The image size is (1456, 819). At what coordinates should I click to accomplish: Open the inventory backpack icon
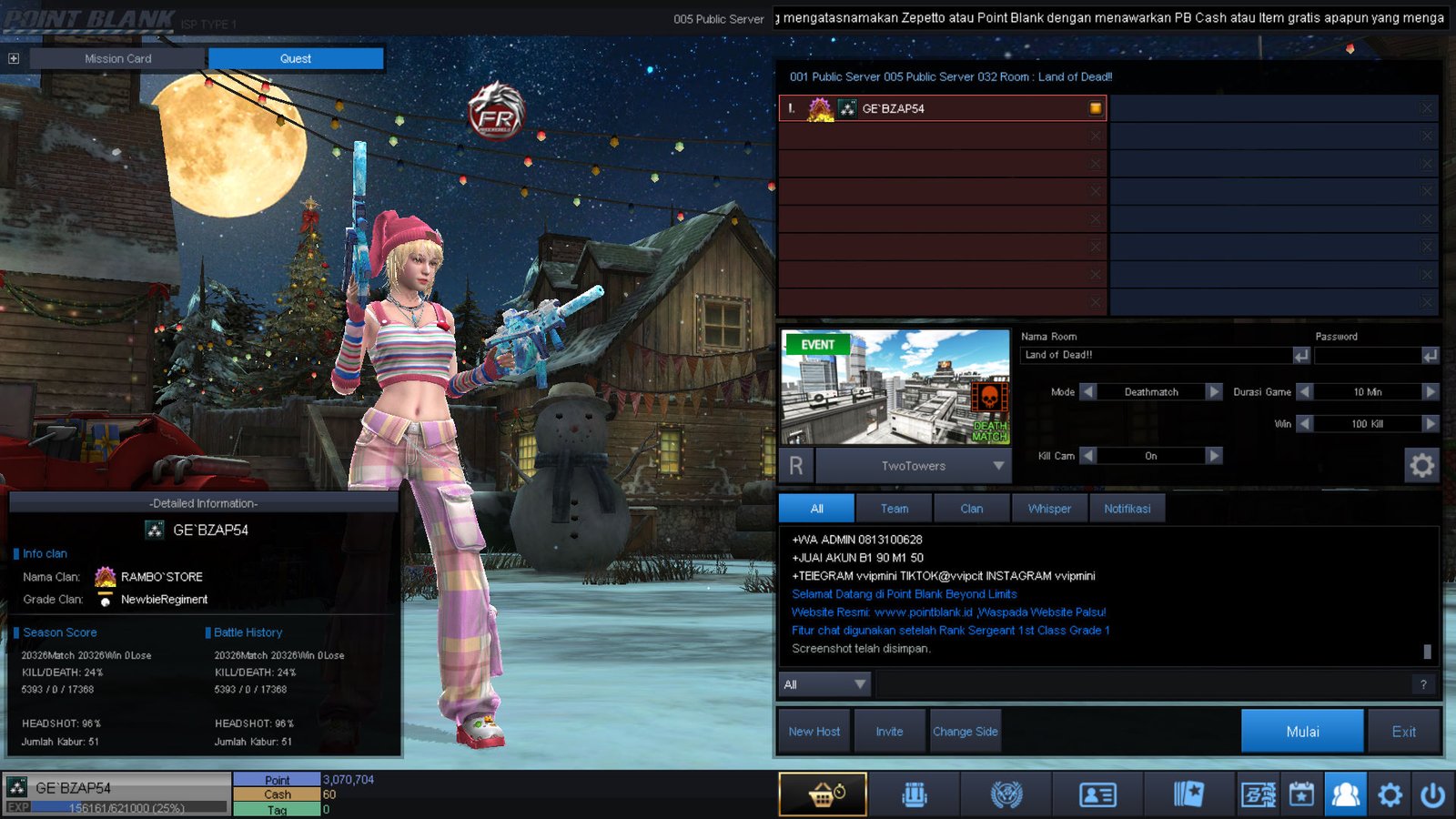click(x=915, y=794)
